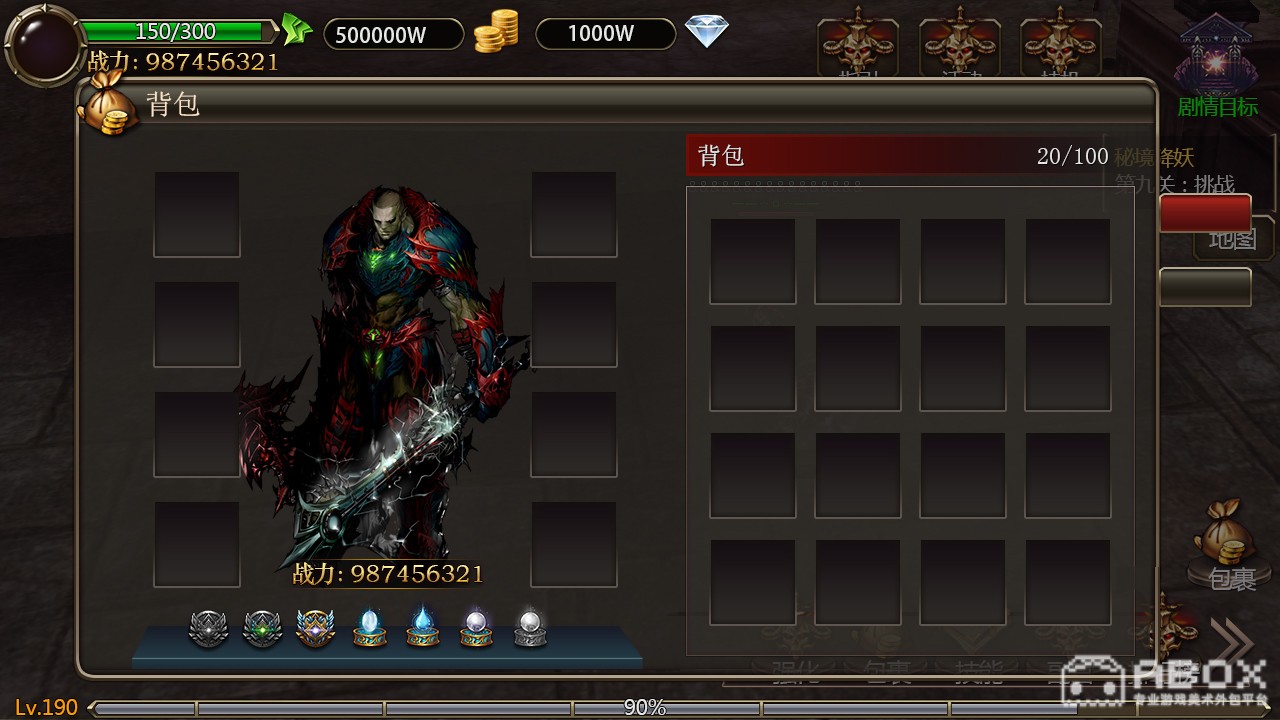Expand the double-arrow menu toggle
The height and width of the screenshot is (720, 1280).
click(x=1232, y=641)
